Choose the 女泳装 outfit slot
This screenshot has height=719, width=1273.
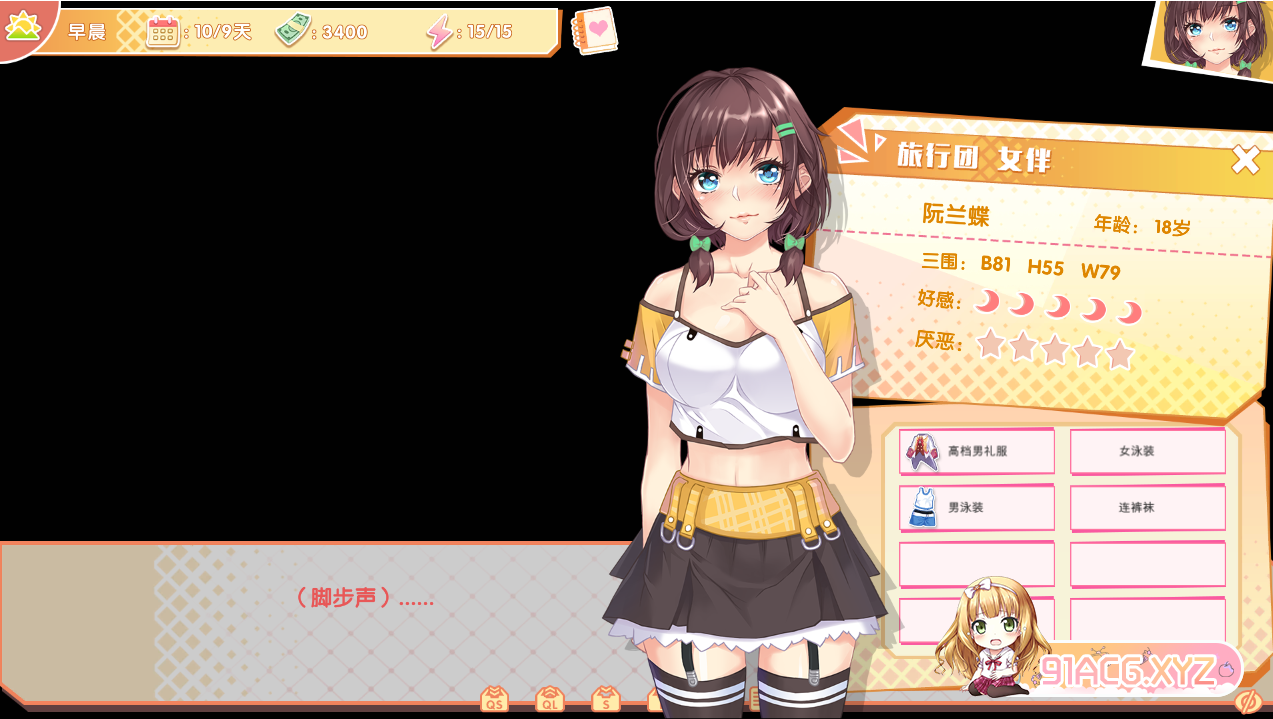1147,451
